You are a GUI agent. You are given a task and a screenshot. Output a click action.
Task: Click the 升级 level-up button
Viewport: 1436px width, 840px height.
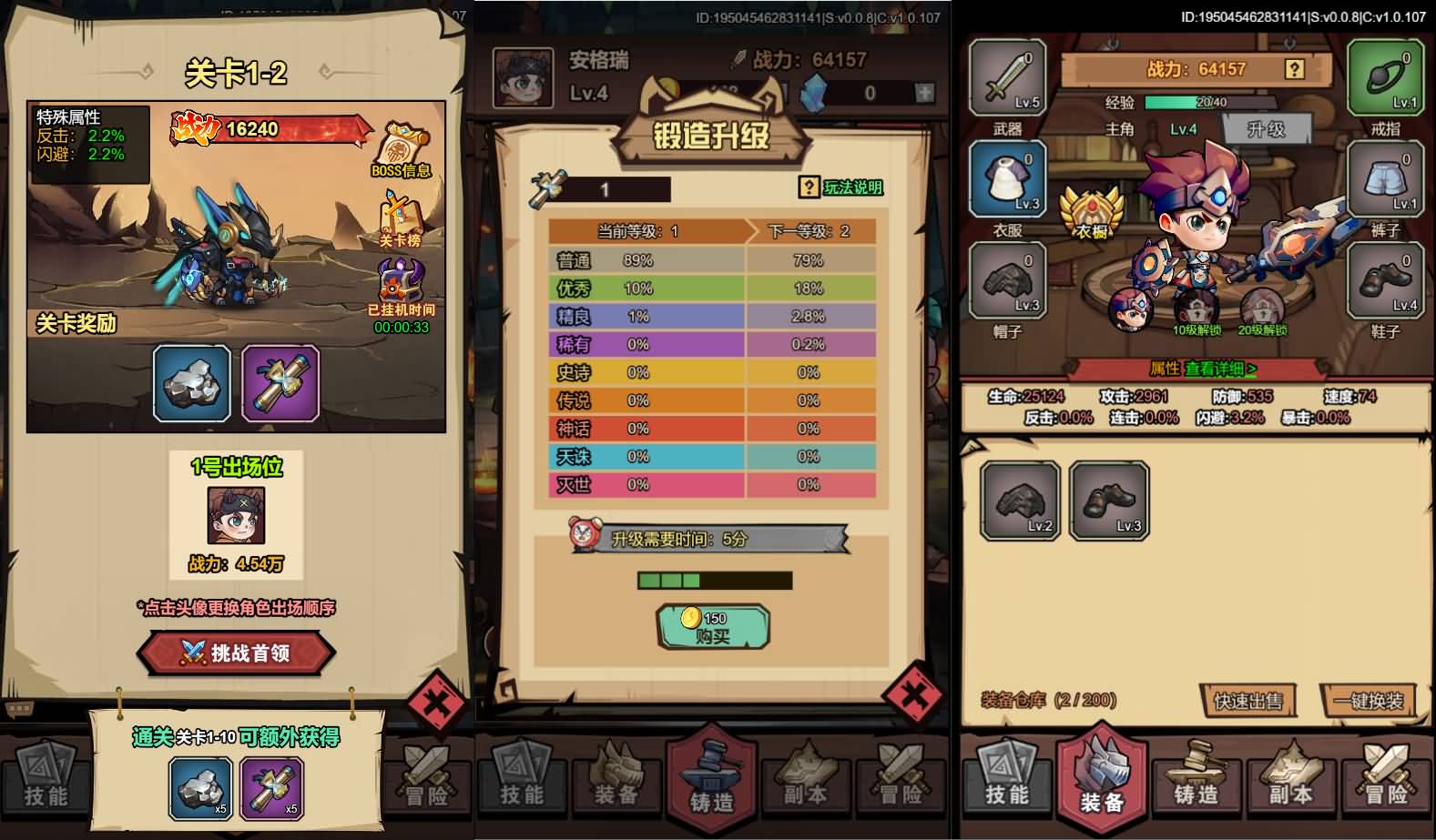(x=1266, y=129)
